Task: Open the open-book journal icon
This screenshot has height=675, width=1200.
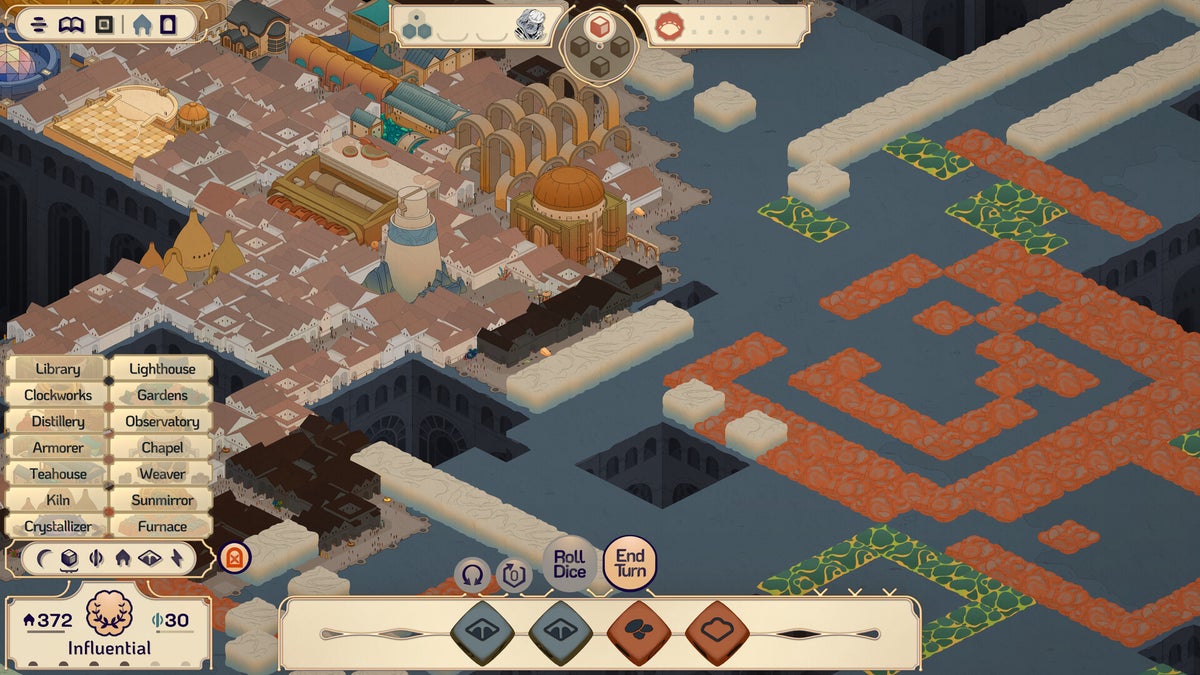Action: [71, 24]
